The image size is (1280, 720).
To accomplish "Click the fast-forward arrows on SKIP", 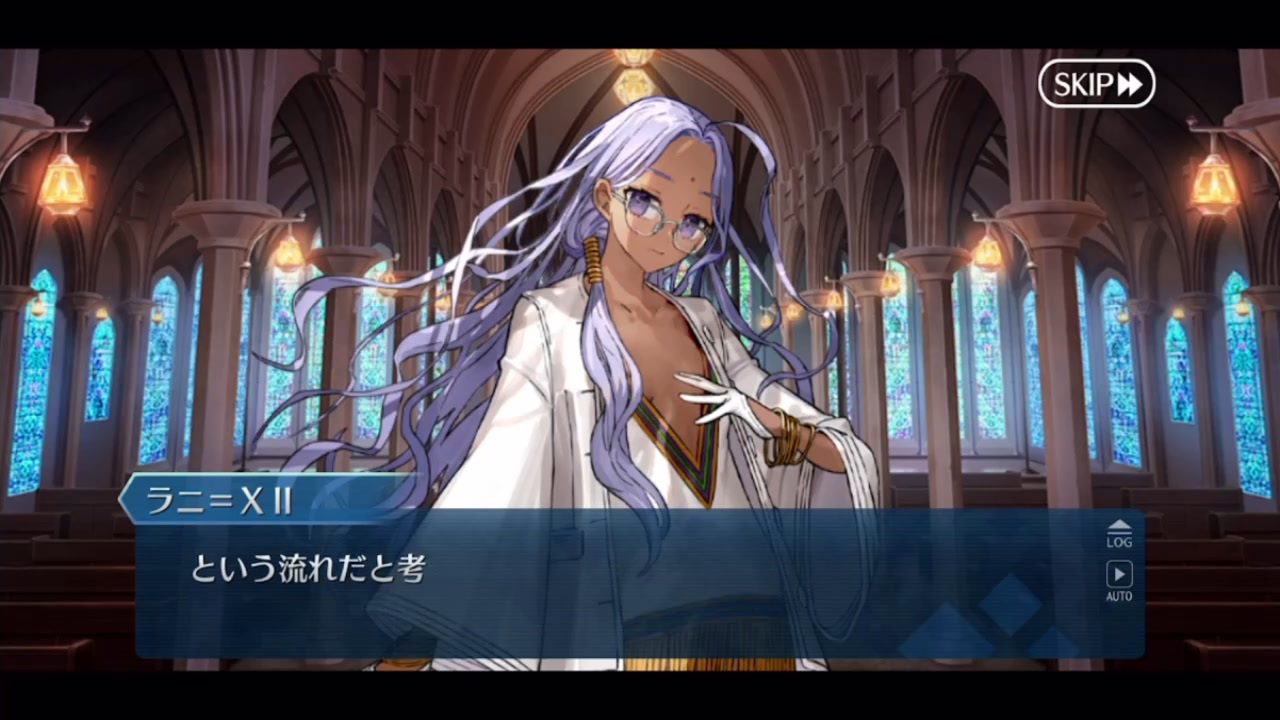I will coord(1128,84).
